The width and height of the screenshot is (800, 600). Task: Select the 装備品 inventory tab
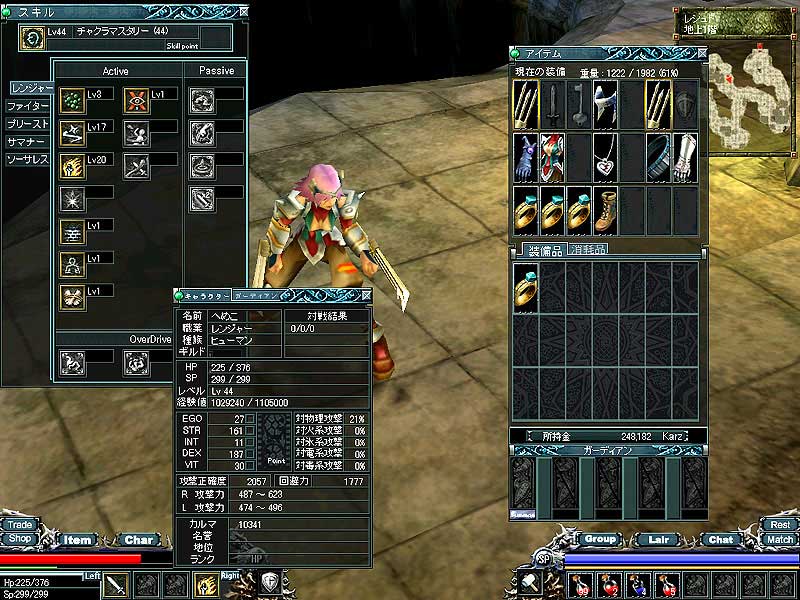point(546,249)
